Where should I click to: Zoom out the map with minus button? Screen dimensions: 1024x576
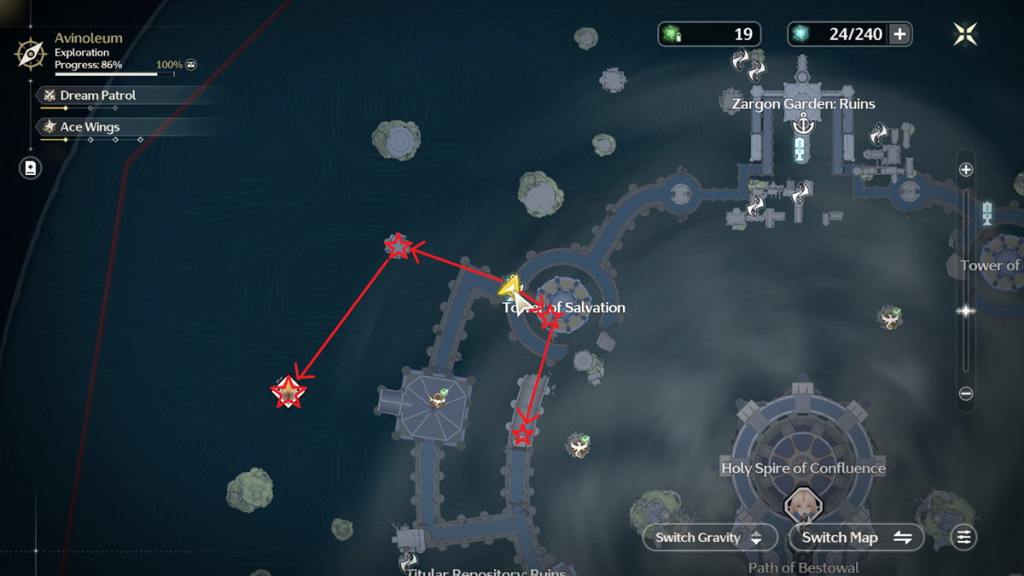[966, 394]
